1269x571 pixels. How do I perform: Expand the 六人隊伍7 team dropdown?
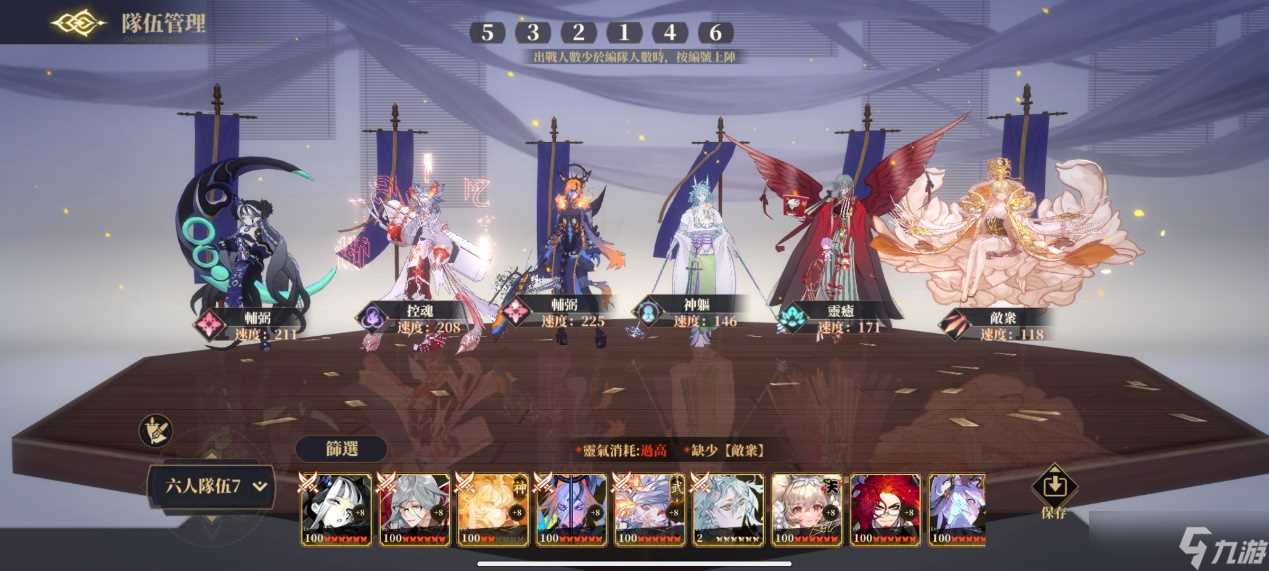pos(208,487)
